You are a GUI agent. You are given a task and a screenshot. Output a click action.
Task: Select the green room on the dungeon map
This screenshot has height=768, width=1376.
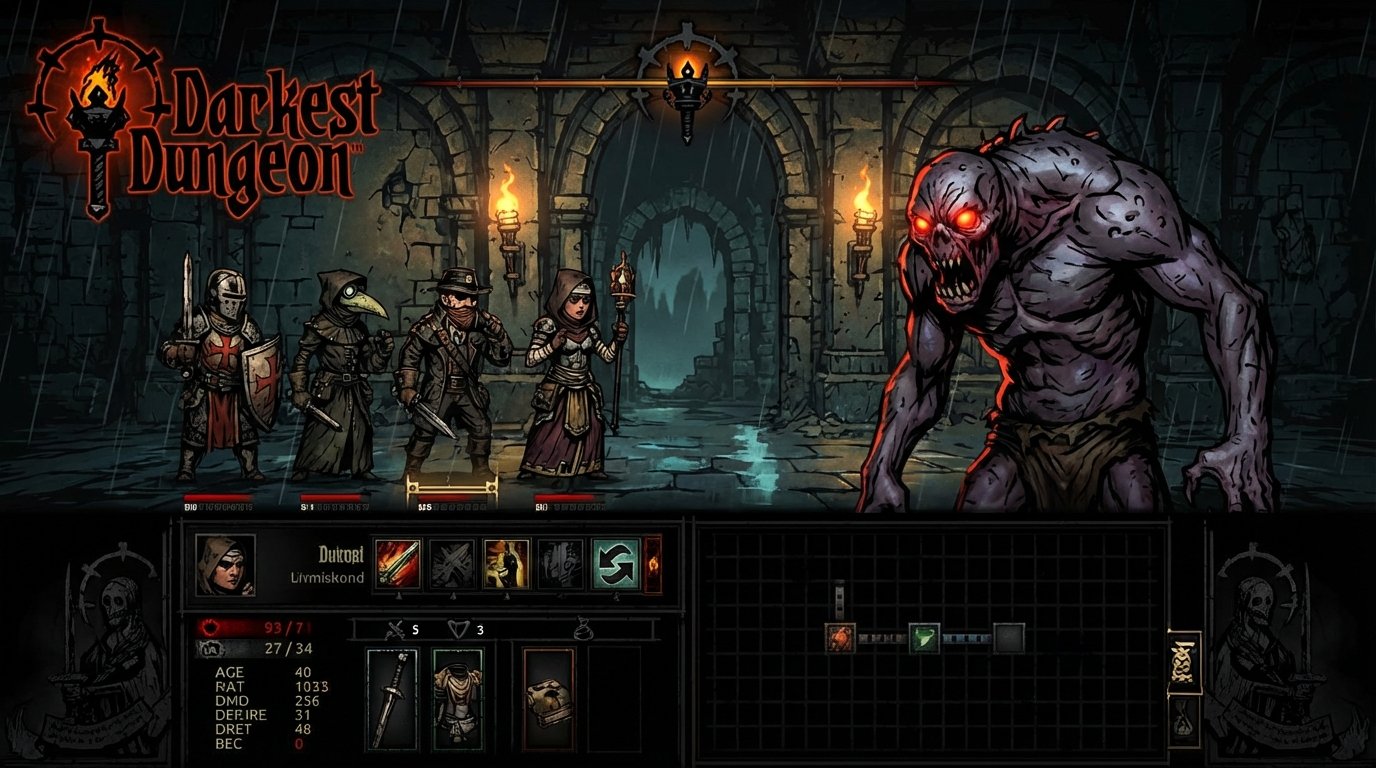point(924,637)
